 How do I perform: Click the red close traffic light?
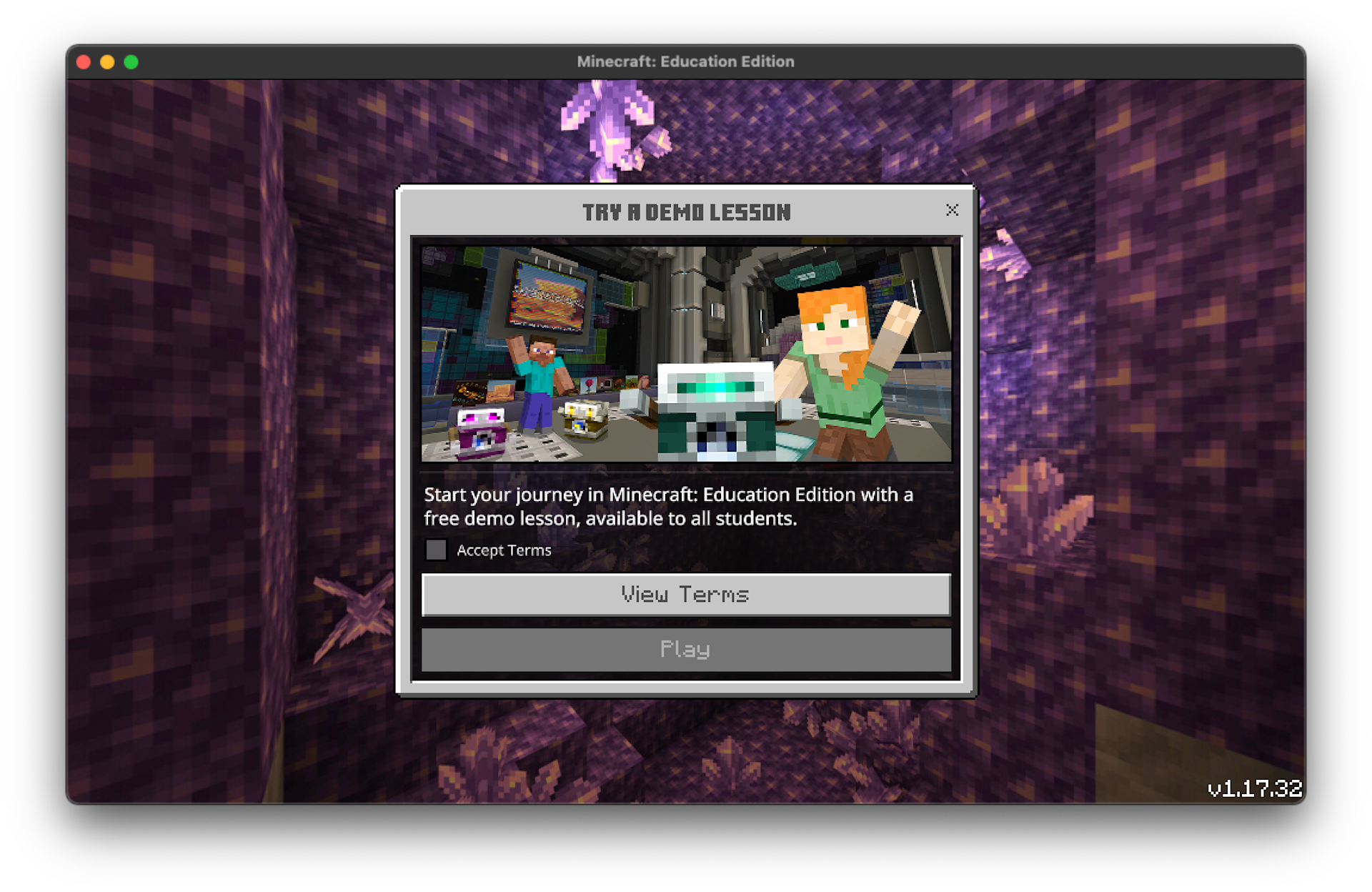[x=84, y=61]
